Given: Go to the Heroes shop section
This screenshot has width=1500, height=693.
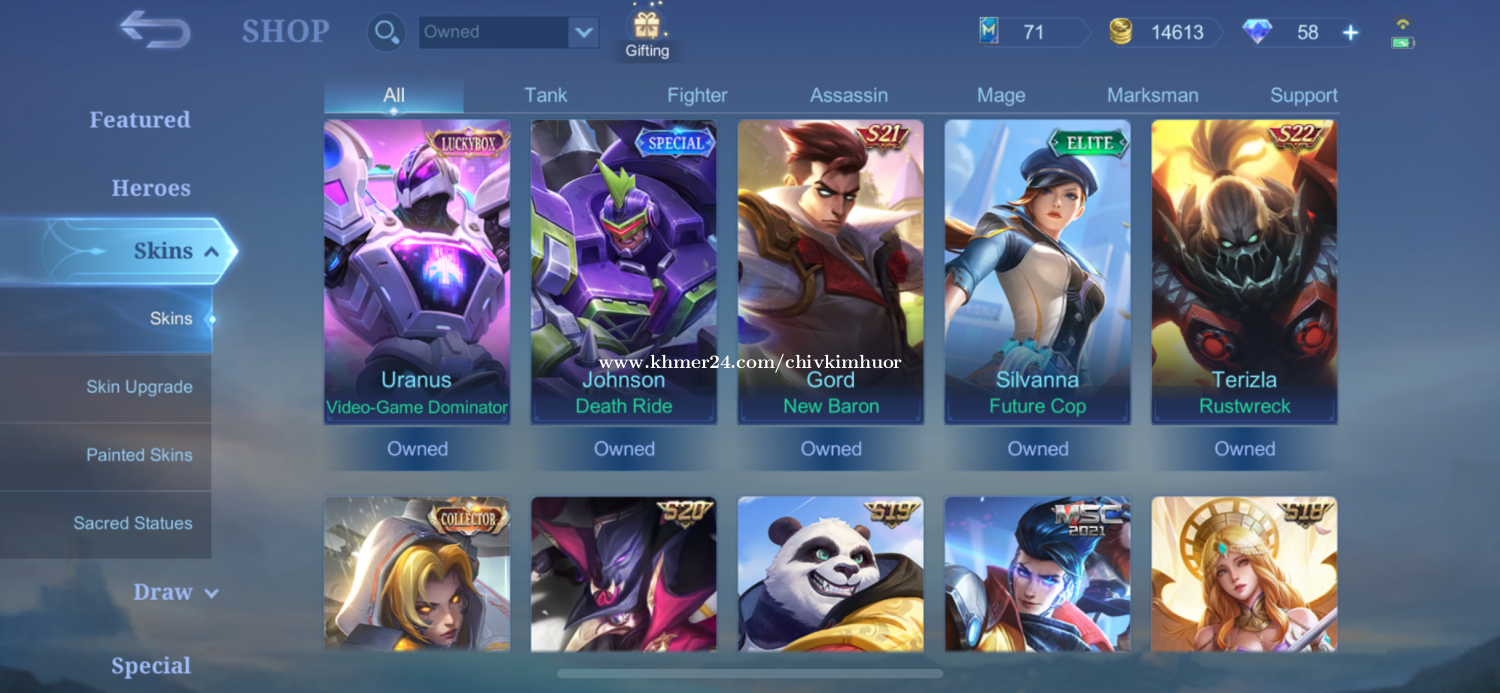Looking at the screenshot, I should coord(151,188).
